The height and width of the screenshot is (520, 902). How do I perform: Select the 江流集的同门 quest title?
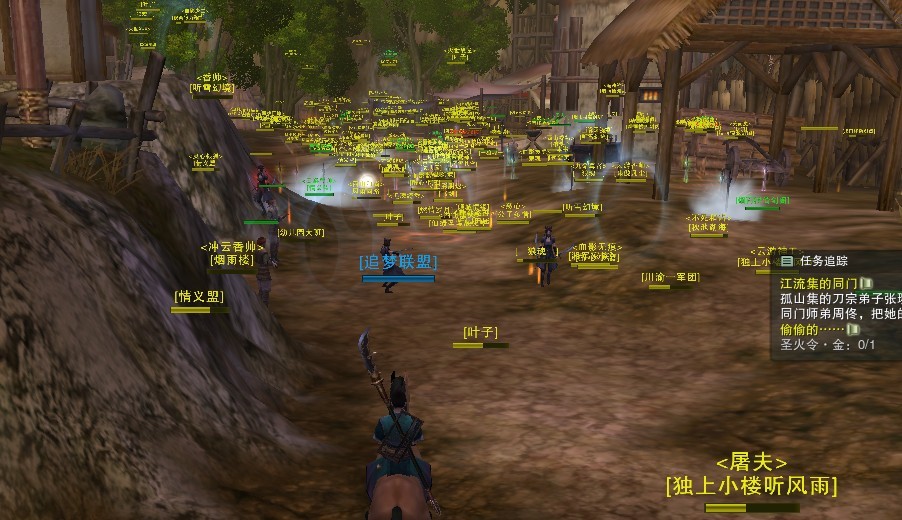coord(818,284)
